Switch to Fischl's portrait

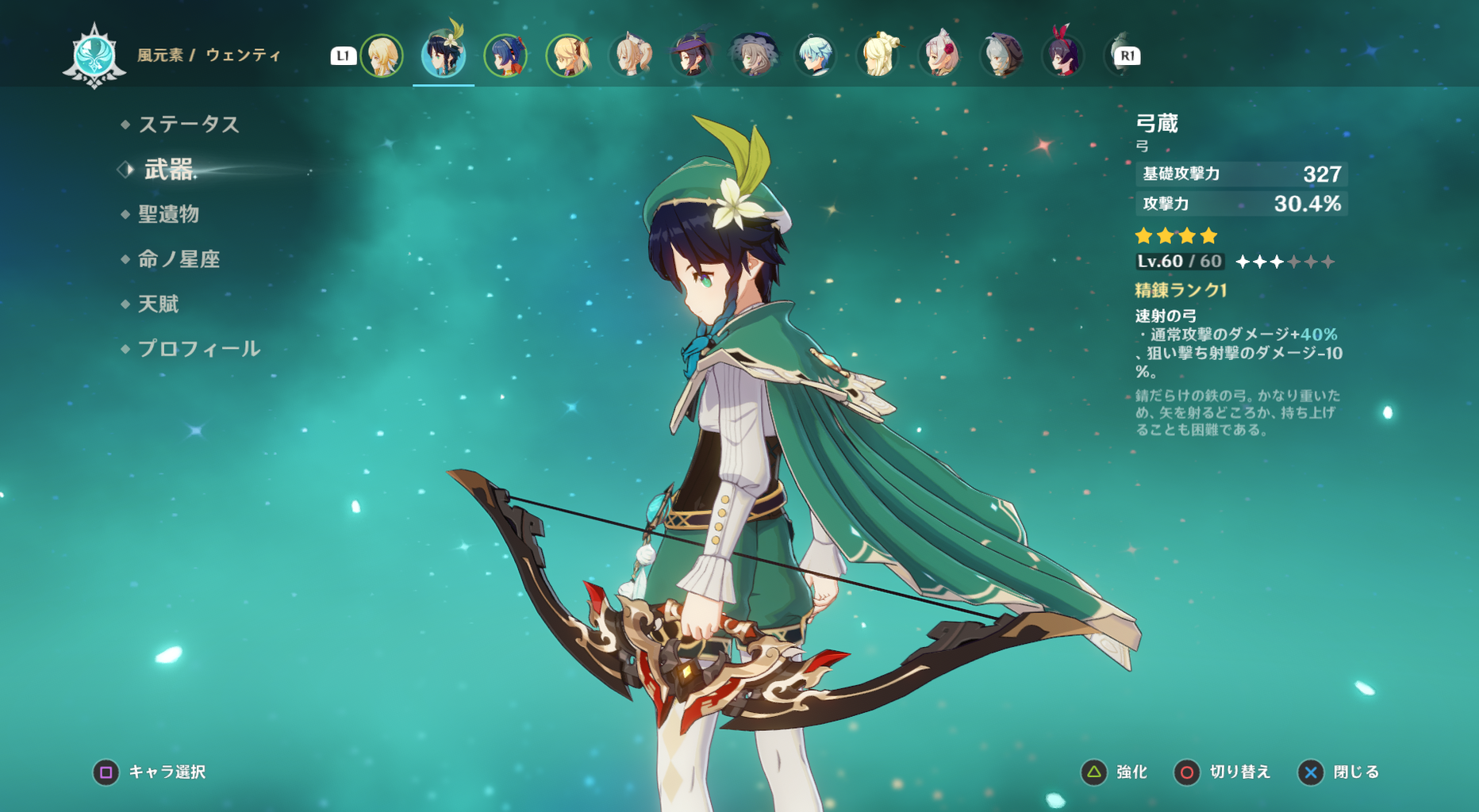(x=568, y=56)
